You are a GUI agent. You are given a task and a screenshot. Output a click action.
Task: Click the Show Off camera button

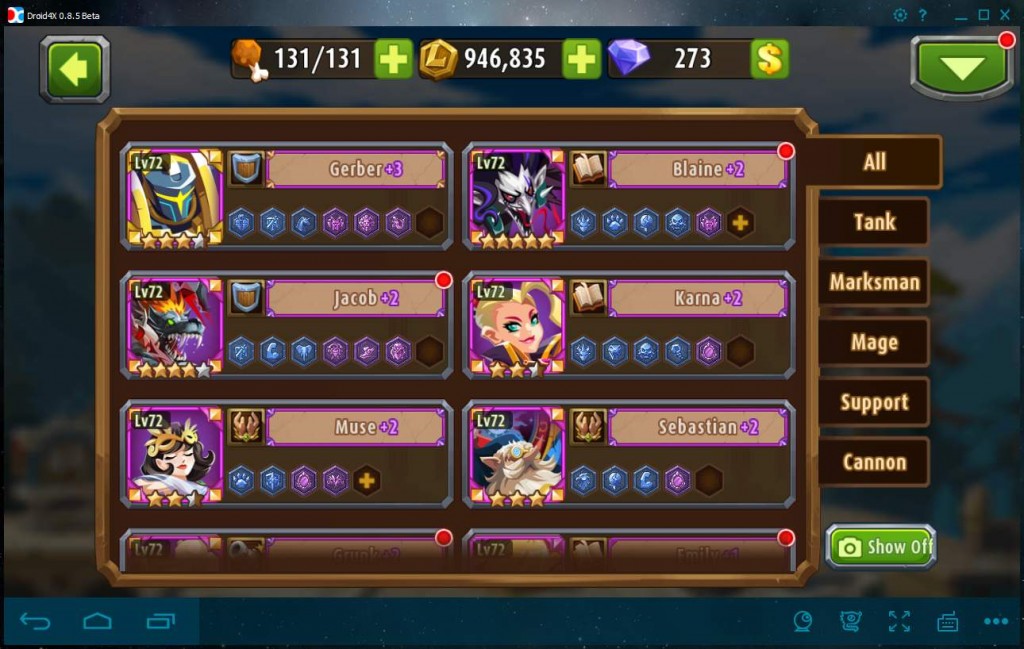tap(881, 546)
